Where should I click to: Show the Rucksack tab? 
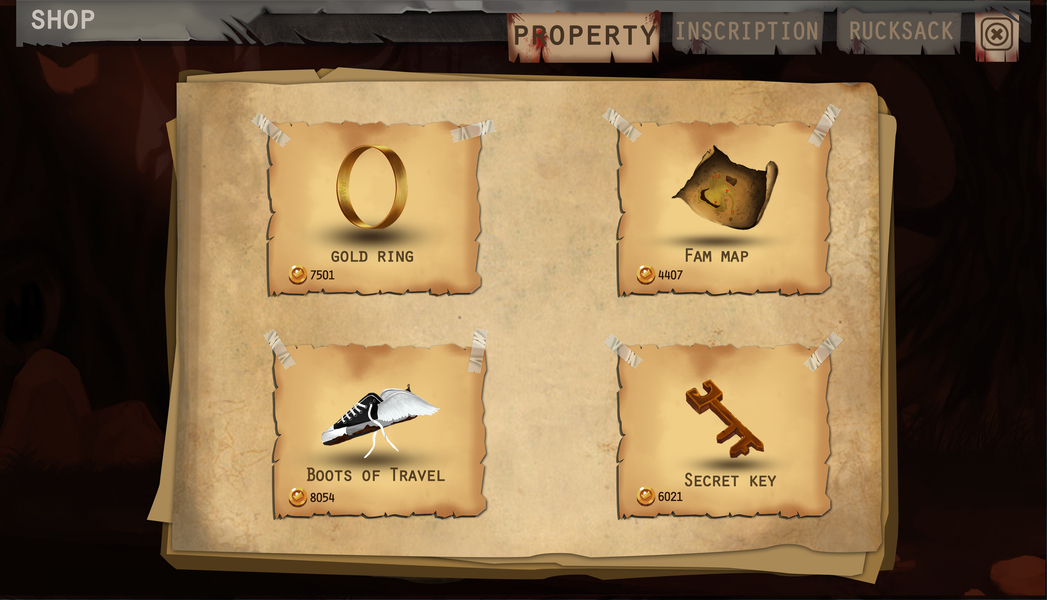(x=900, y=32)
